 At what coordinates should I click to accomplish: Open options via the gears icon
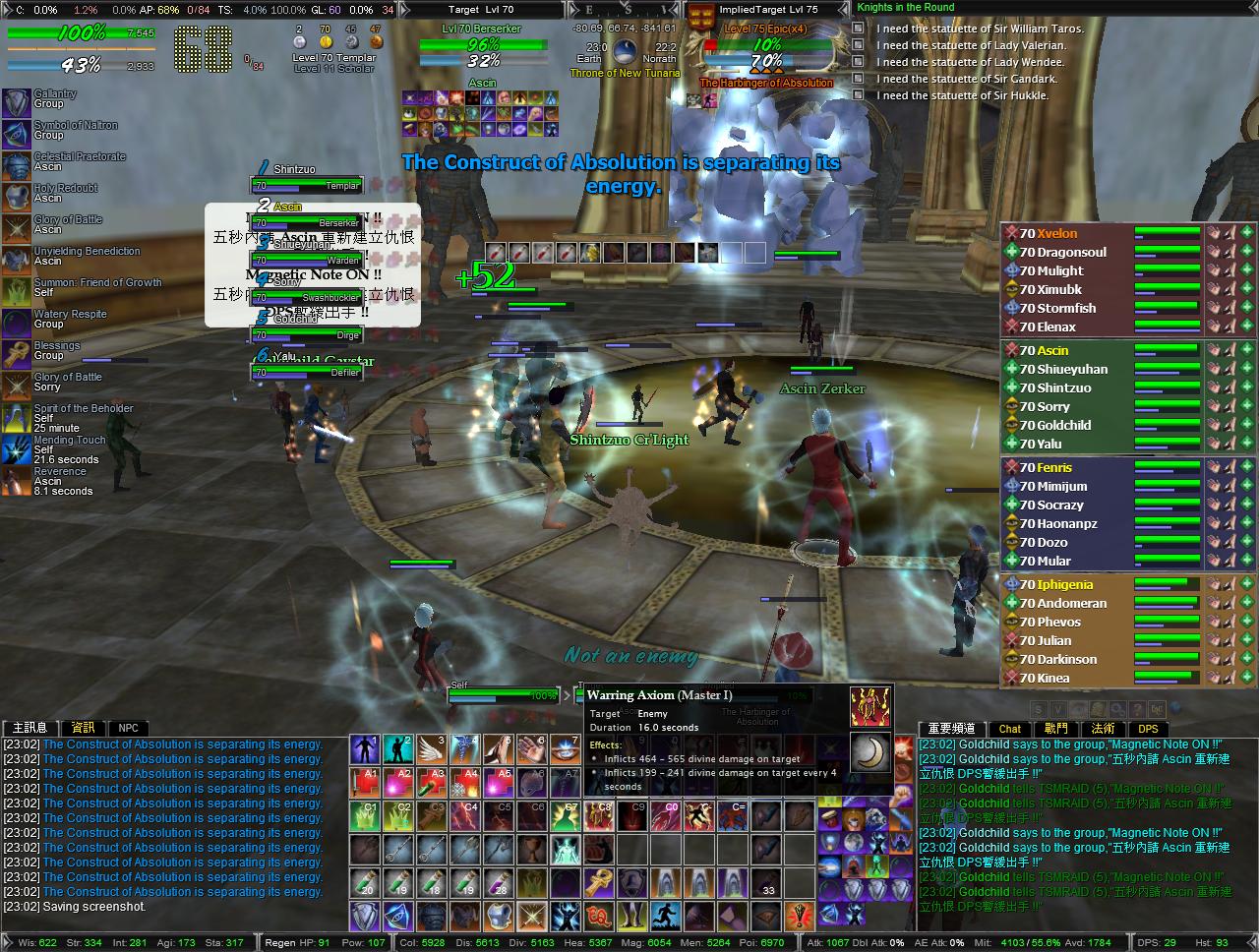[x=1117, y=708]
